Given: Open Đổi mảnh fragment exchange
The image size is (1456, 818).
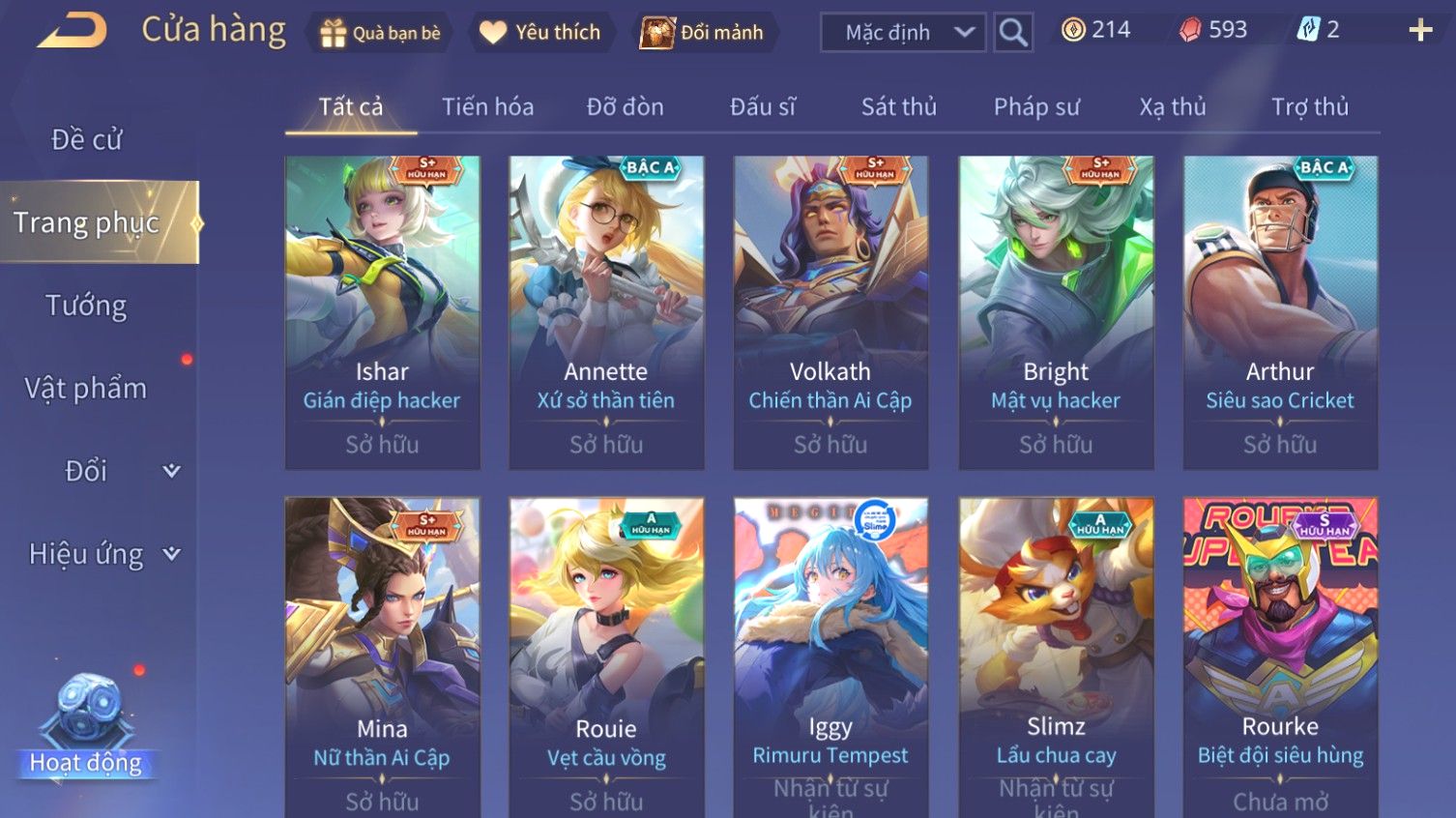Looking at the screenshot, I should (x=703, y=33).
